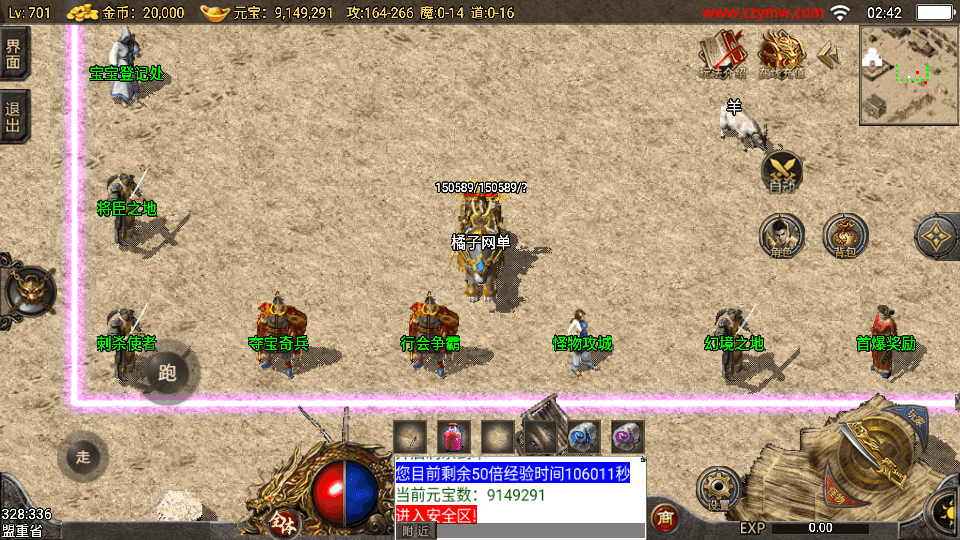The height and width of the screenshot is (540, 960).
Task: Use the blue swirl stone hotbar slot
Action: (584, 437)
